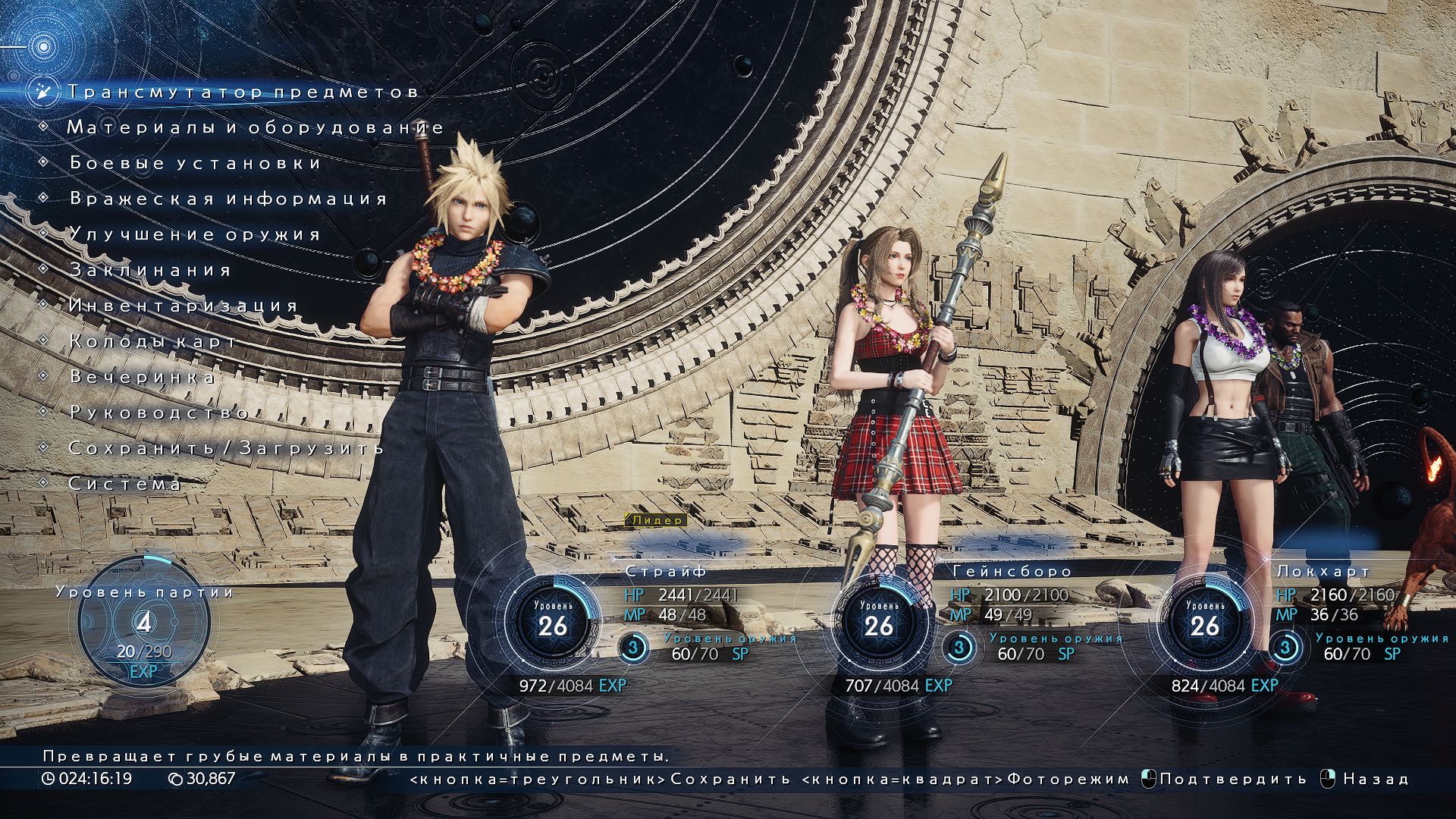1456x819 pixels.
Task: Click the Фоторежим photo mode label
Action: pyautogui.click(x=1068, y=779)
